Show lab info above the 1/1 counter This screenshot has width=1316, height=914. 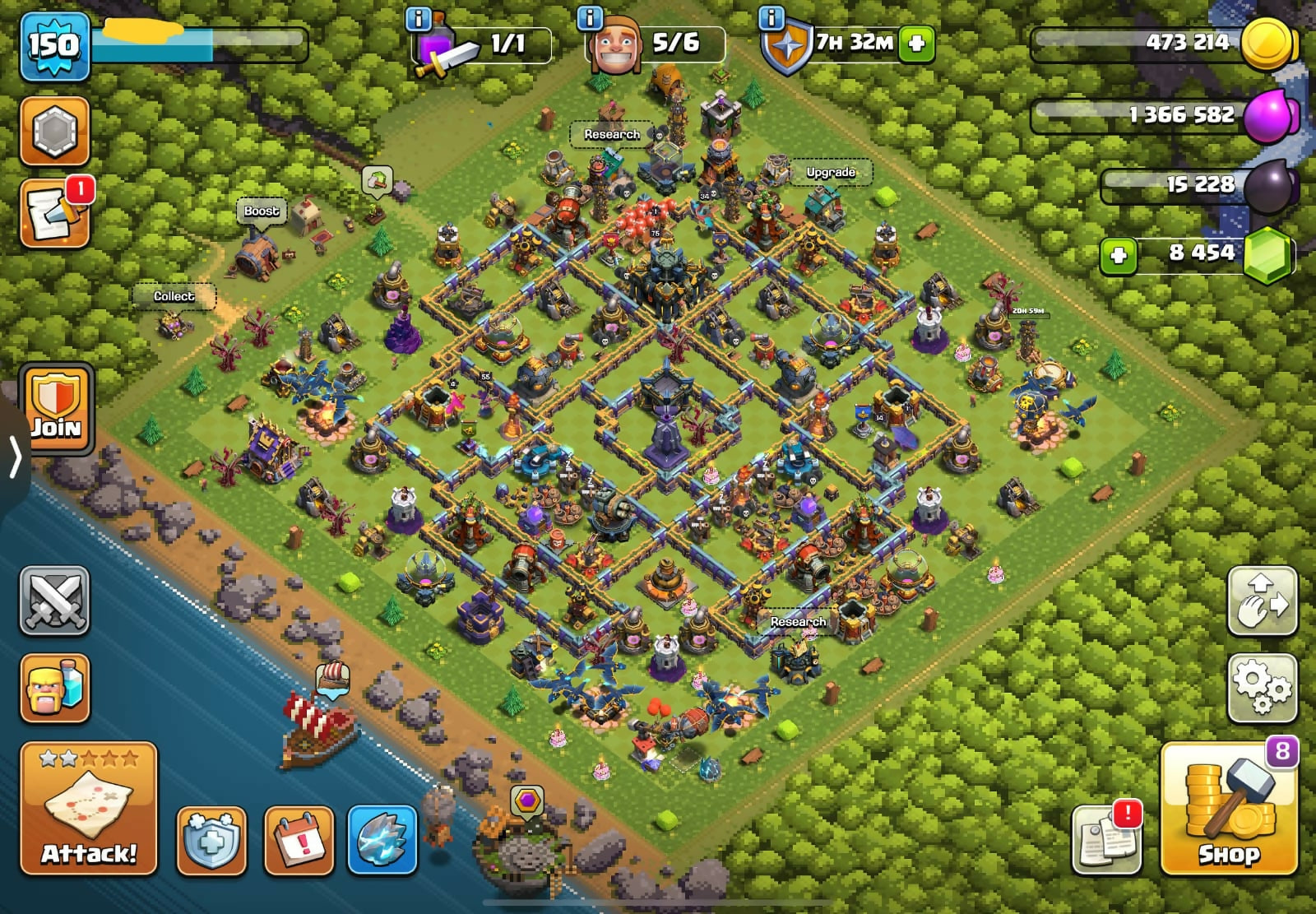click(x=419, y=18)
